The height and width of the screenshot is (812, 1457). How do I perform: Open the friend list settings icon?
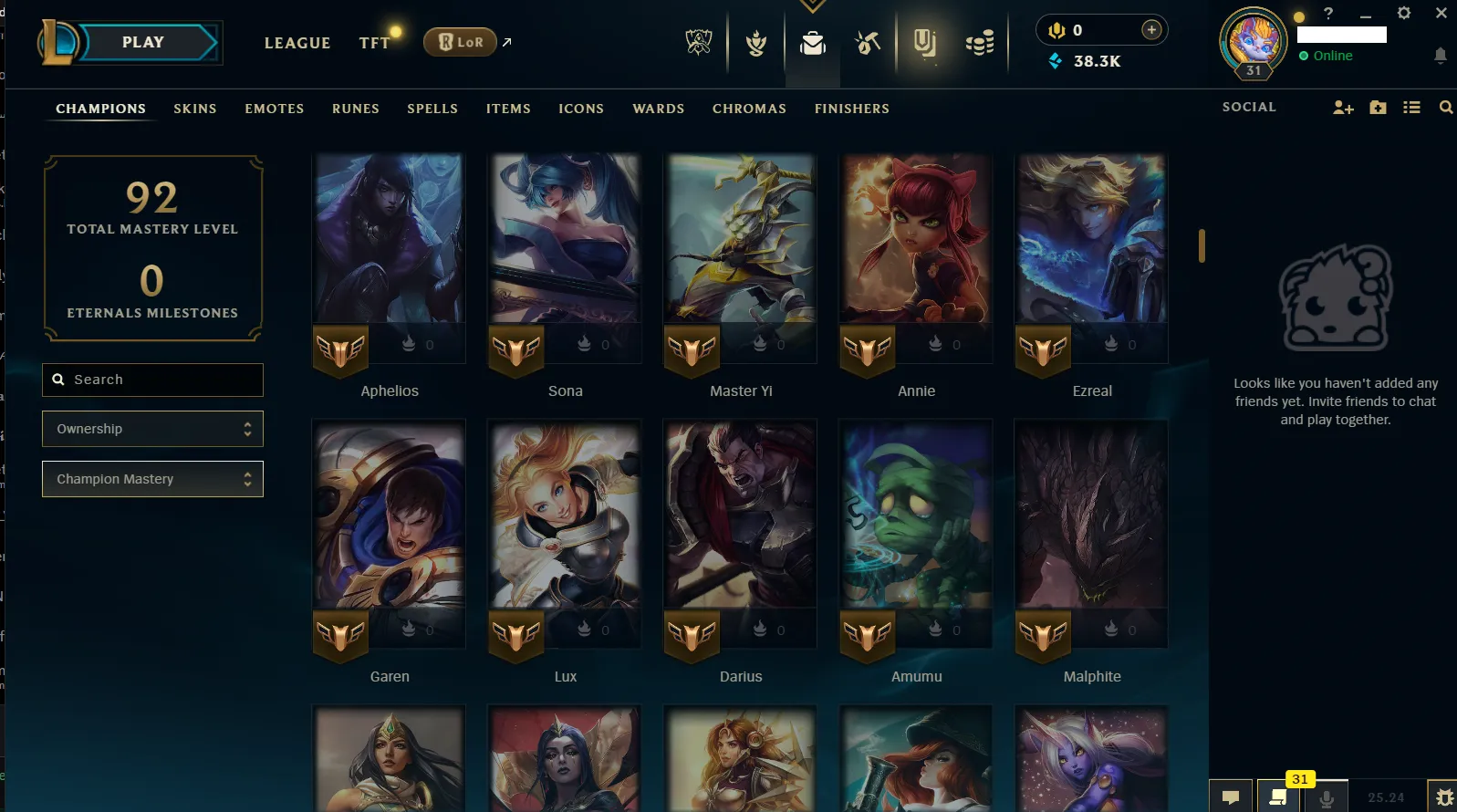coord(1412,107)
